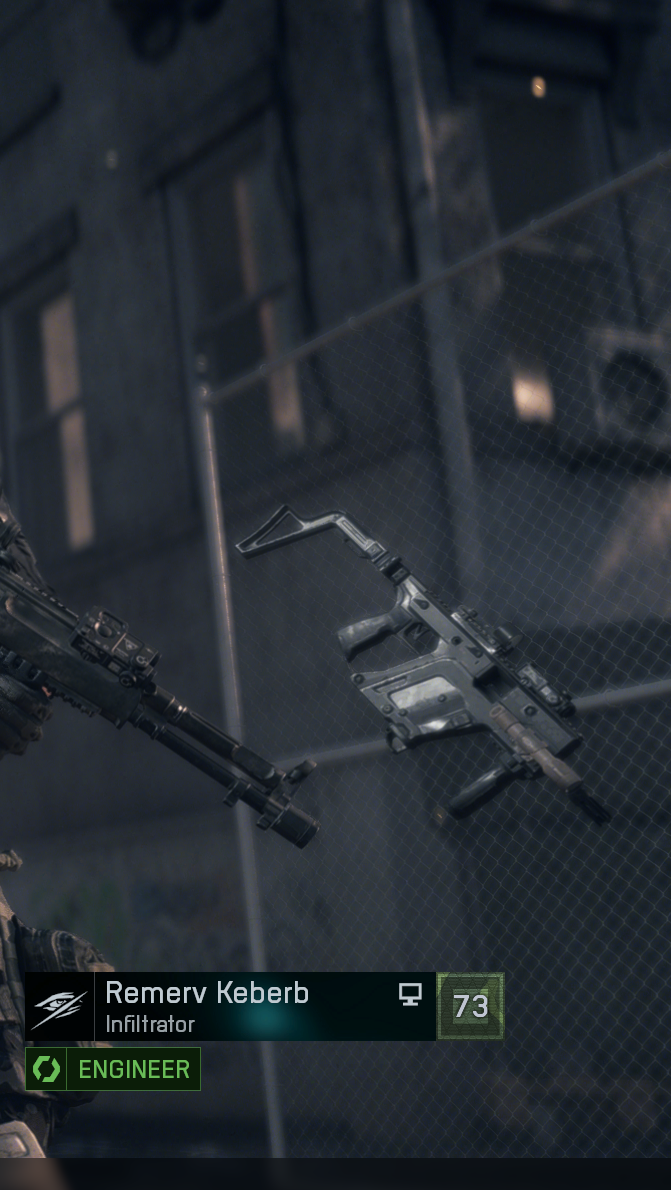
Task: Click the eye emblem on the player card
Action: [x=60, y=1007]
